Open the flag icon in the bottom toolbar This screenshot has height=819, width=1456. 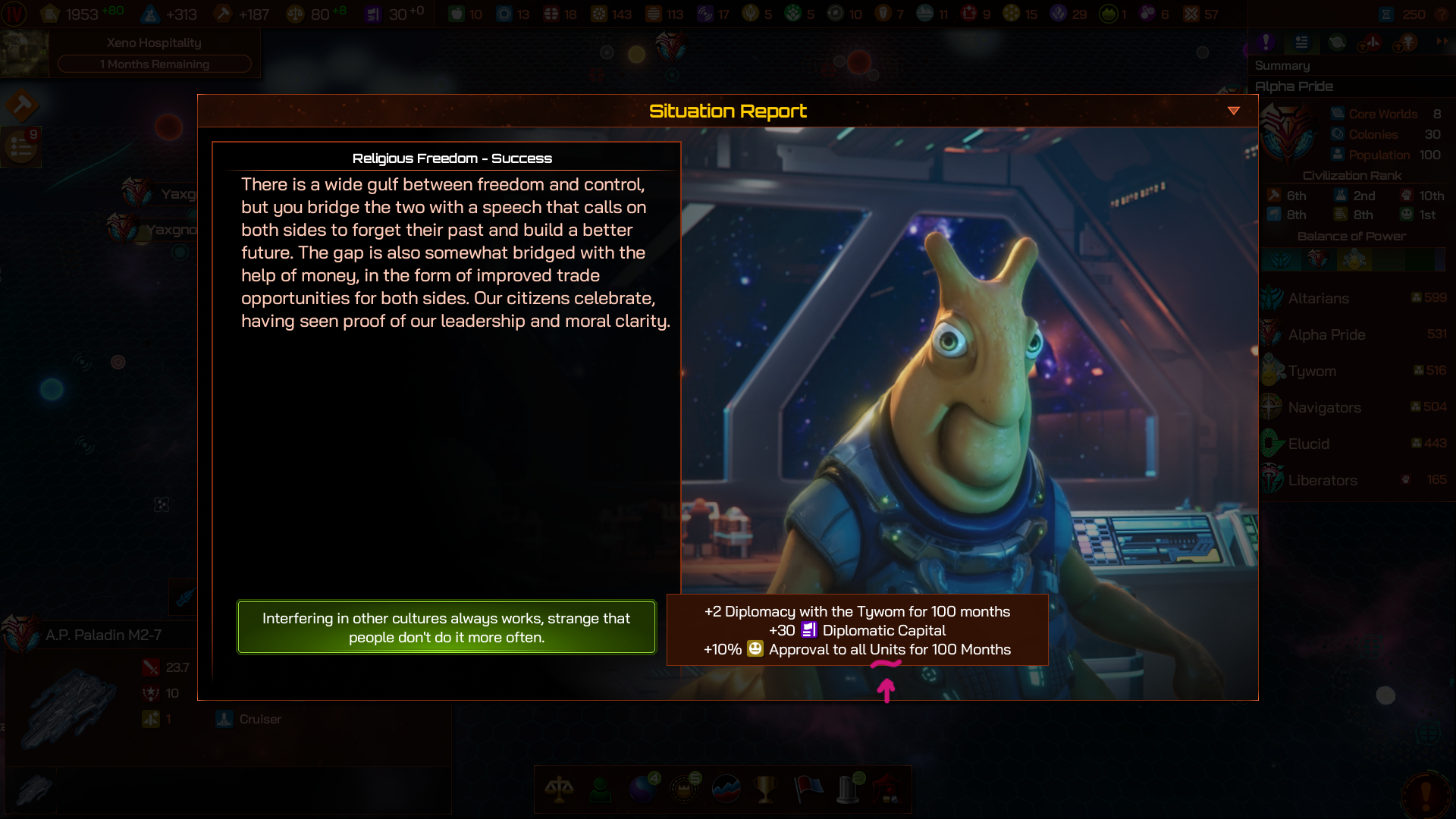click(x=808, y=789)
